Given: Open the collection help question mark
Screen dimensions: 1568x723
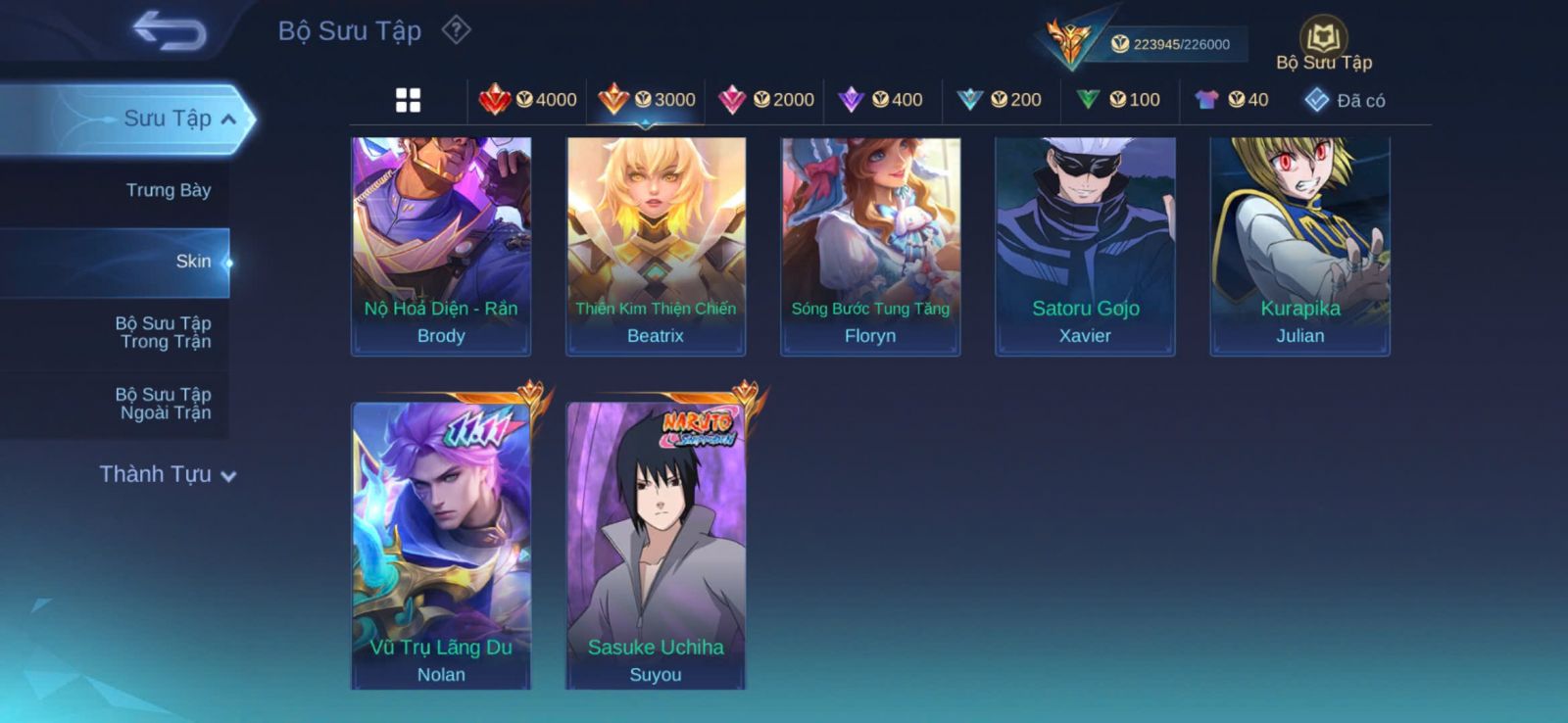Looking at the screenshot, I should pos(456,30).
